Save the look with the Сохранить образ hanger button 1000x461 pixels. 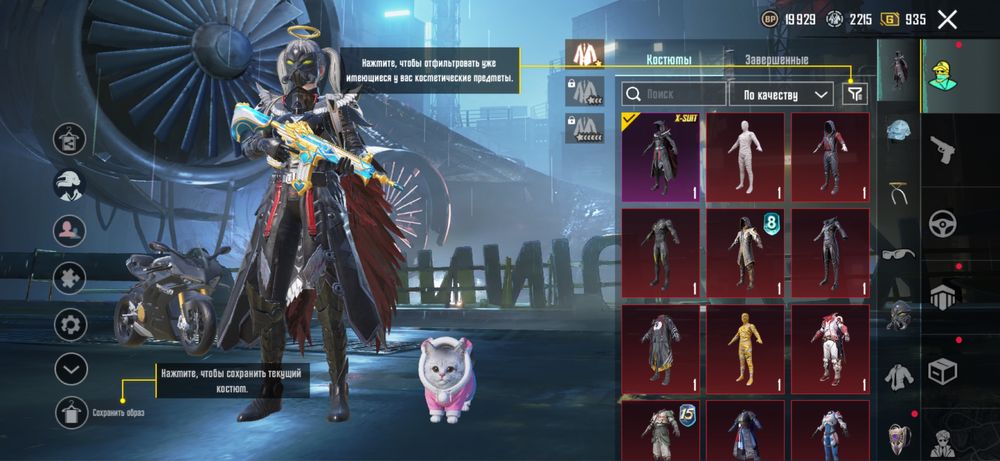coord(71,412)
